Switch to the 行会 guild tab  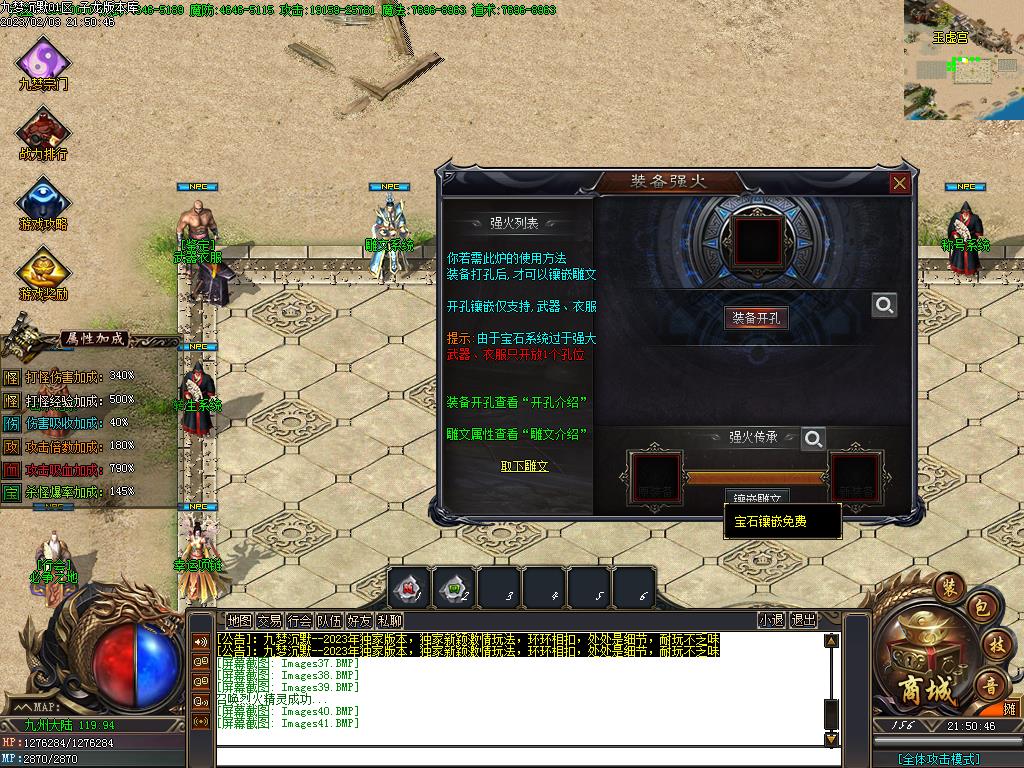pyautogui.click(x=299, y=620)
